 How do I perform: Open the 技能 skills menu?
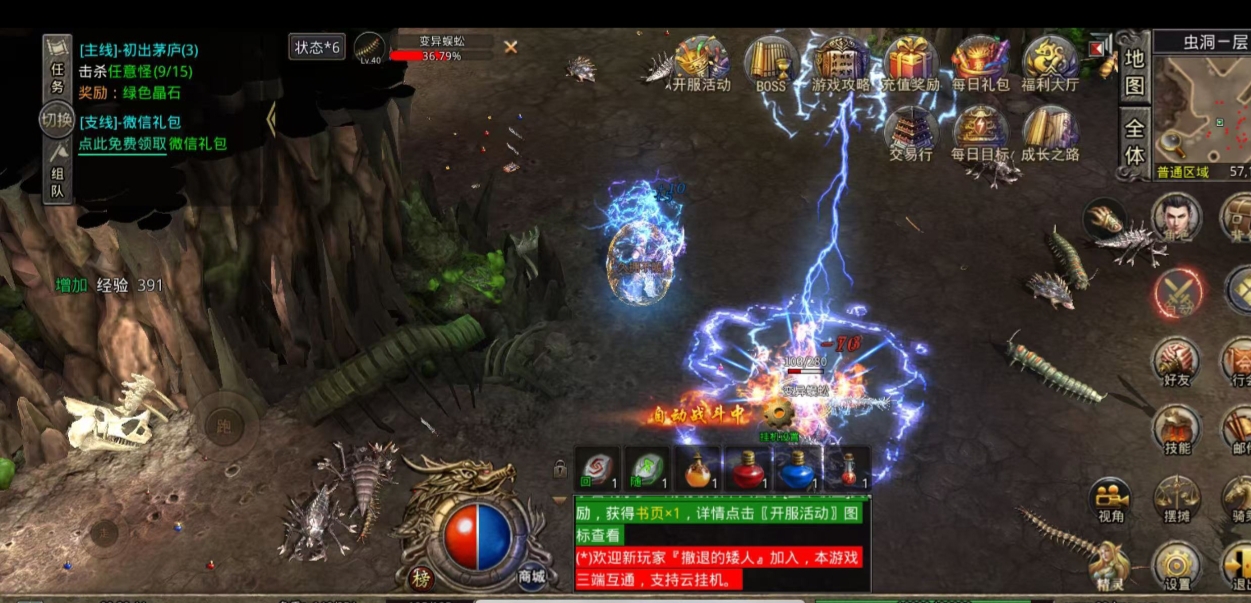[1178, 430]
